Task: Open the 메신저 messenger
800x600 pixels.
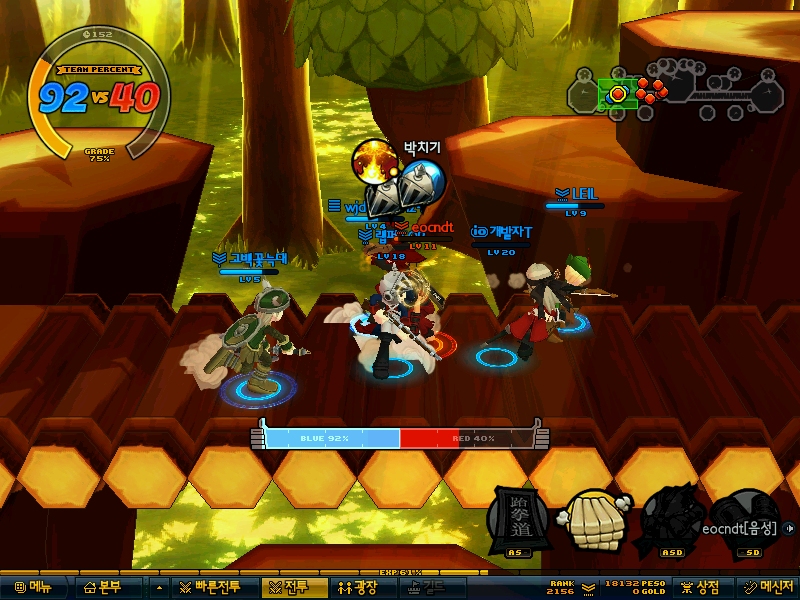Action: tap(768, 587)
